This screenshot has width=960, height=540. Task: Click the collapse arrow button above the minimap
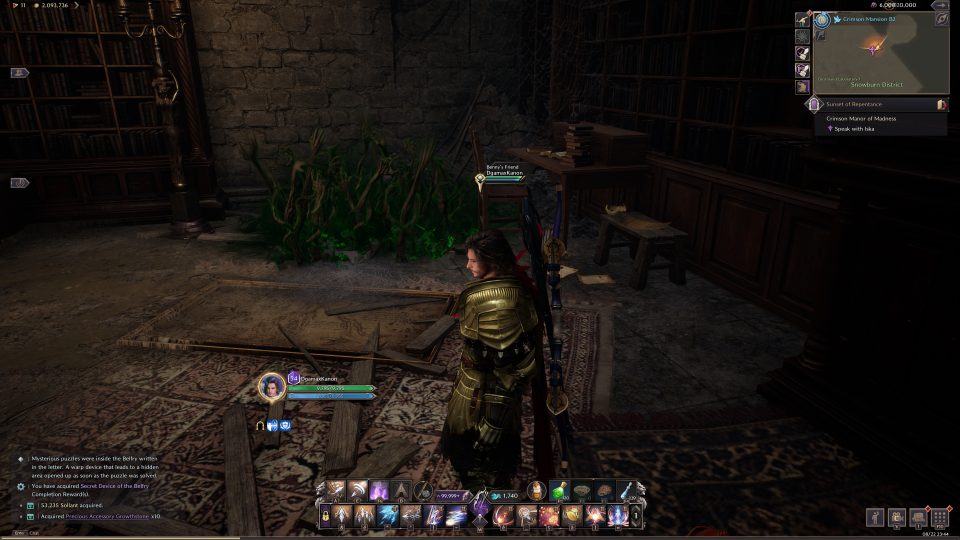(x=940, y=5)
